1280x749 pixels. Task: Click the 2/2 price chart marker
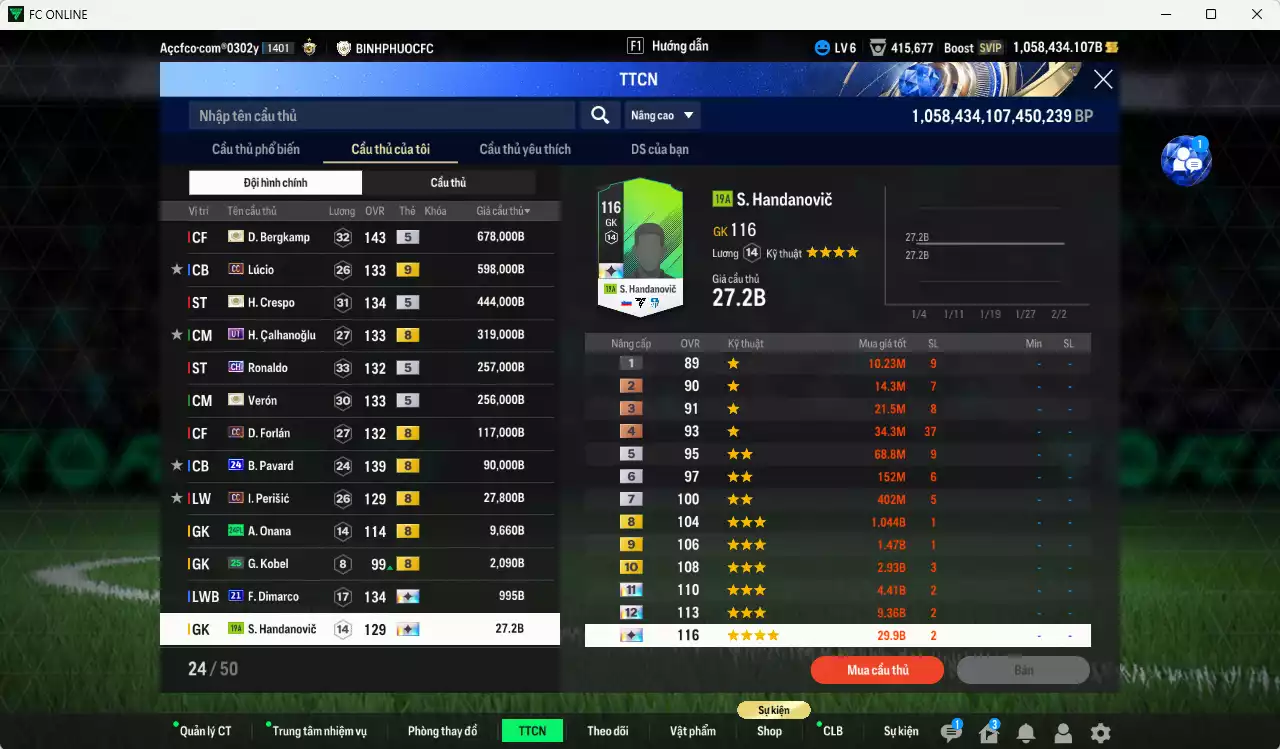click(1059, 313)
